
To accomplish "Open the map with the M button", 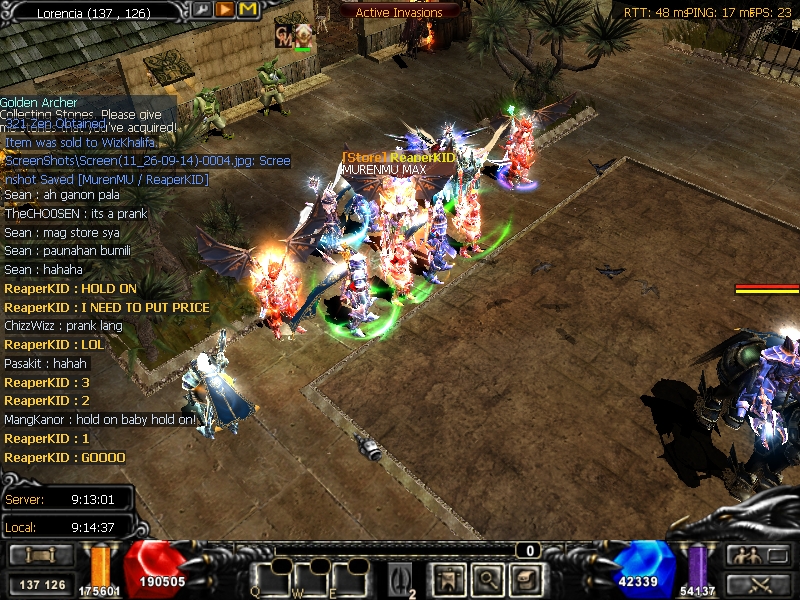I will [x=248, y=10].
